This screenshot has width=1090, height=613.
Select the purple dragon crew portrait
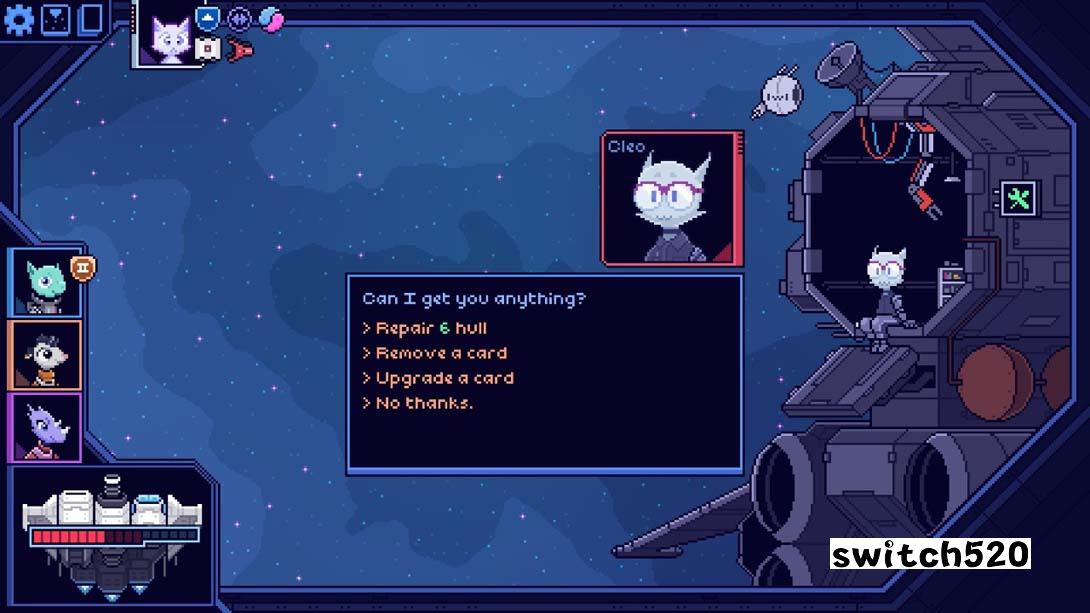click(x=46, y=428)
